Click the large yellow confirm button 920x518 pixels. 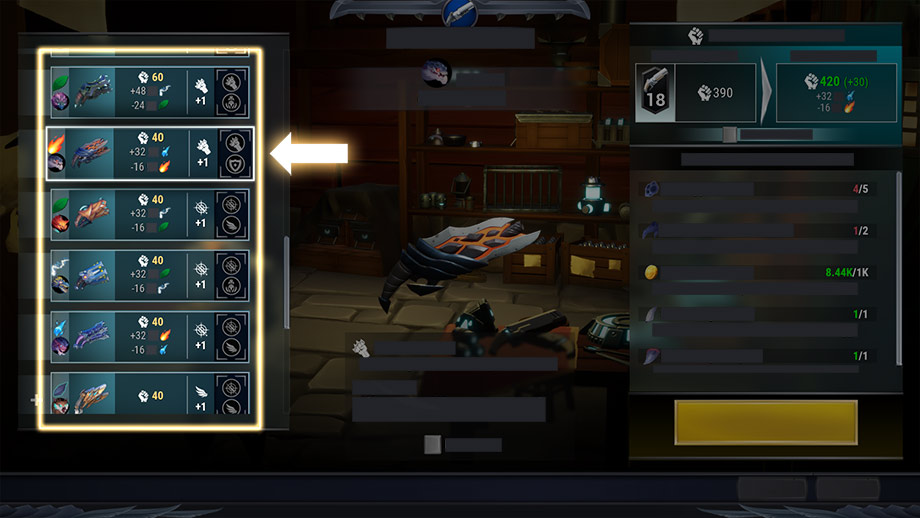766,422
